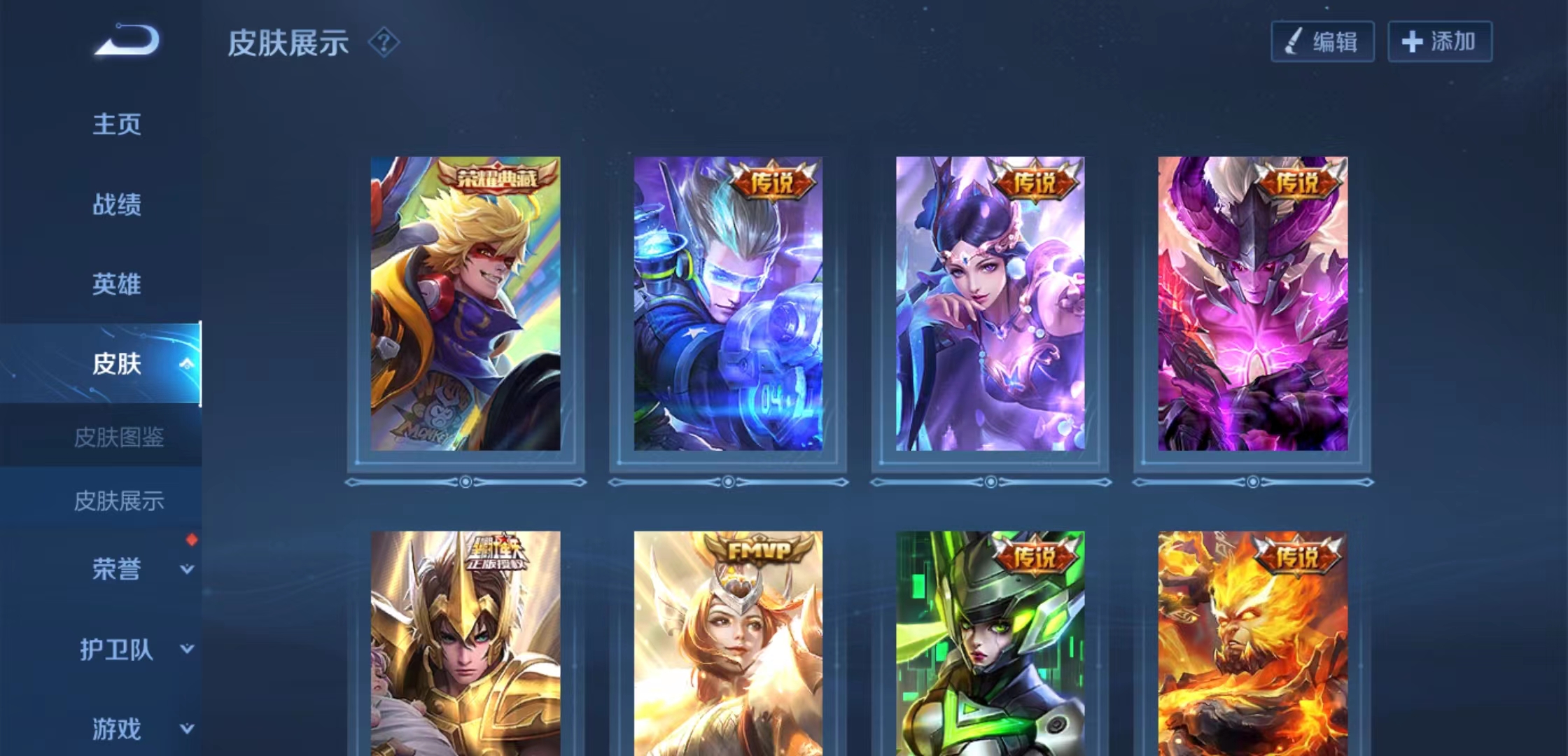Expand the 护卫队 guard team section

pos(117,650)
